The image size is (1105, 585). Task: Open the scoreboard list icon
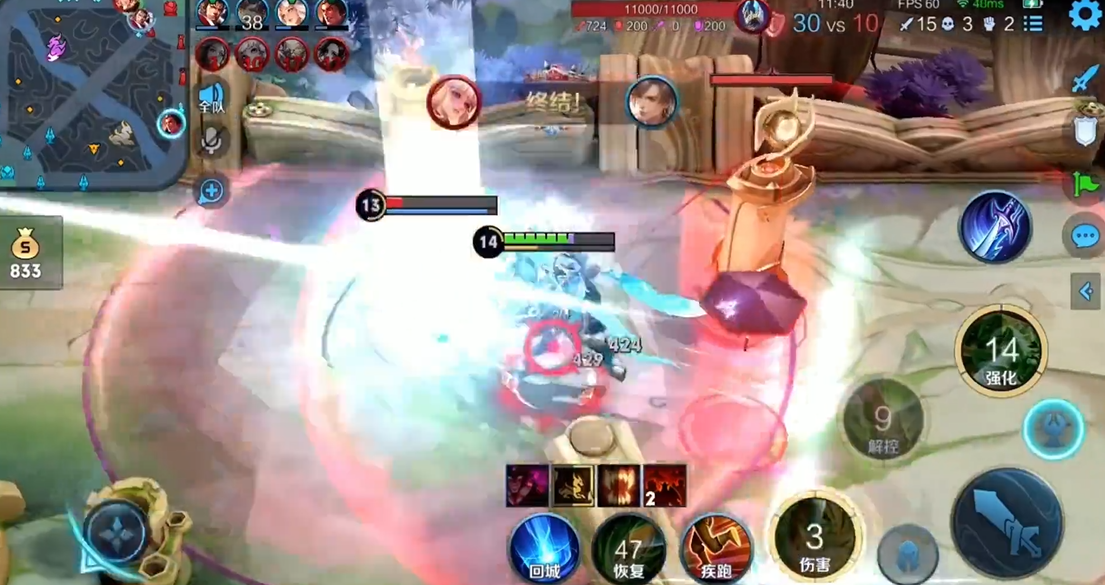pyautogui.click(x=1033, y=23)
